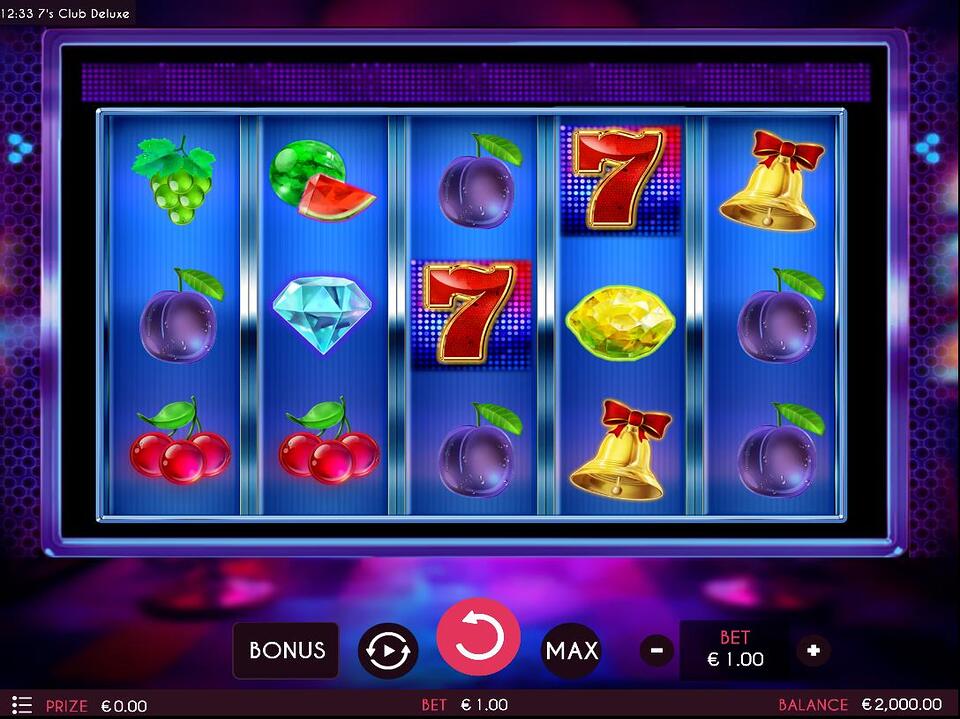Increase the bet with the plus button
The width and height of the screenshot is (960, 719).
click(x=813, y=651)
